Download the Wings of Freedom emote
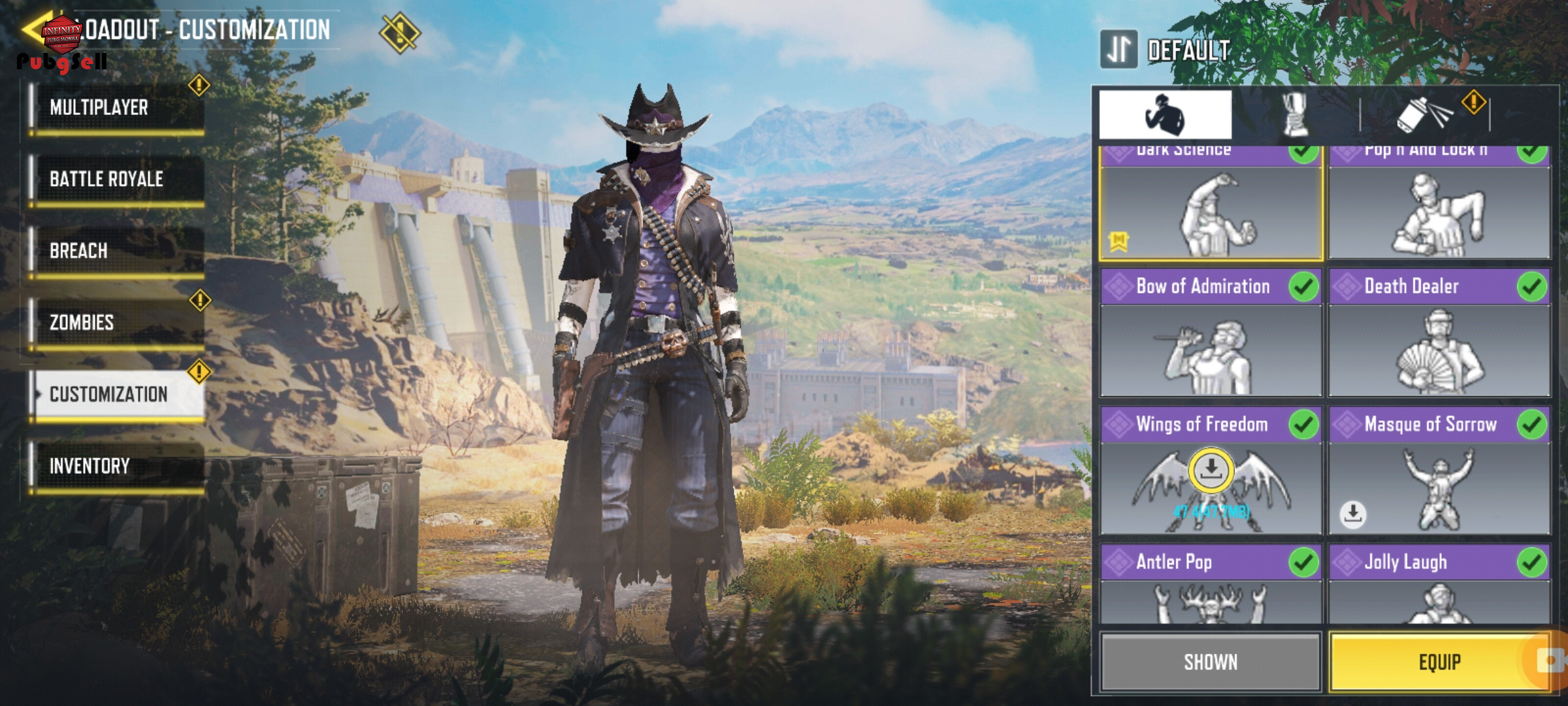The image size is (1568, 706). click(1211, 471)
